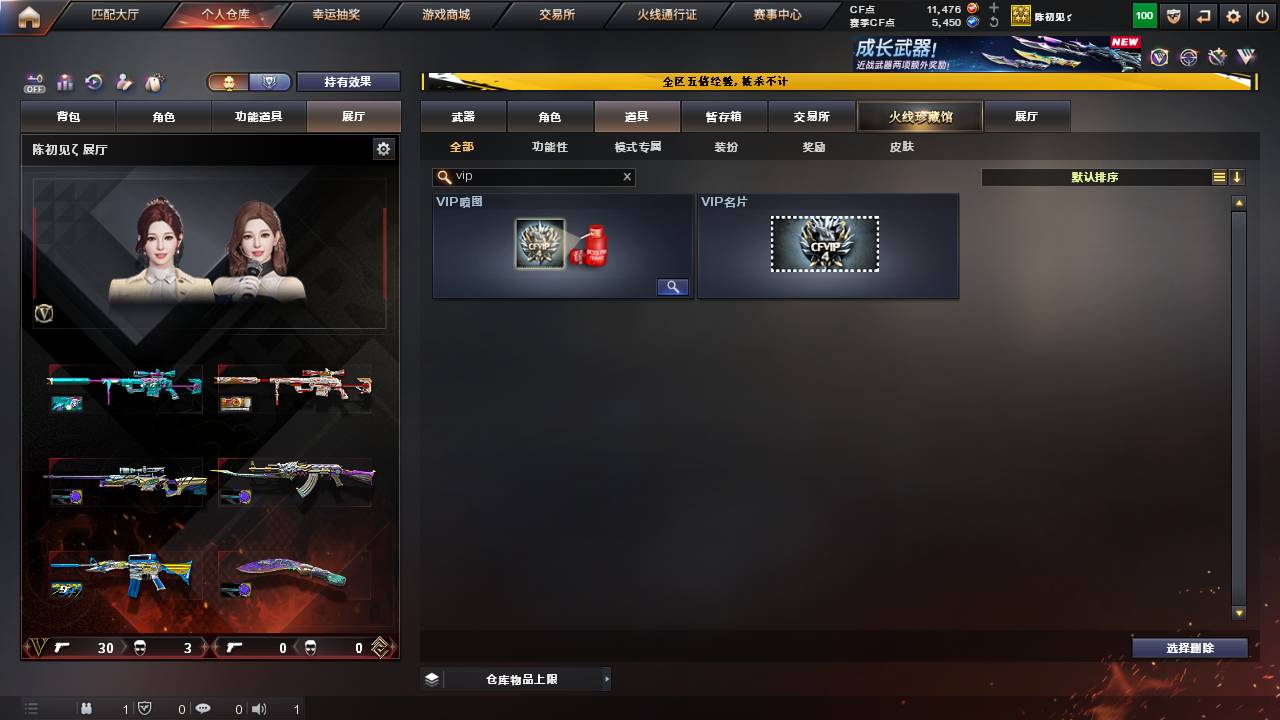Click the 持有效果 button

click(348, 82)
